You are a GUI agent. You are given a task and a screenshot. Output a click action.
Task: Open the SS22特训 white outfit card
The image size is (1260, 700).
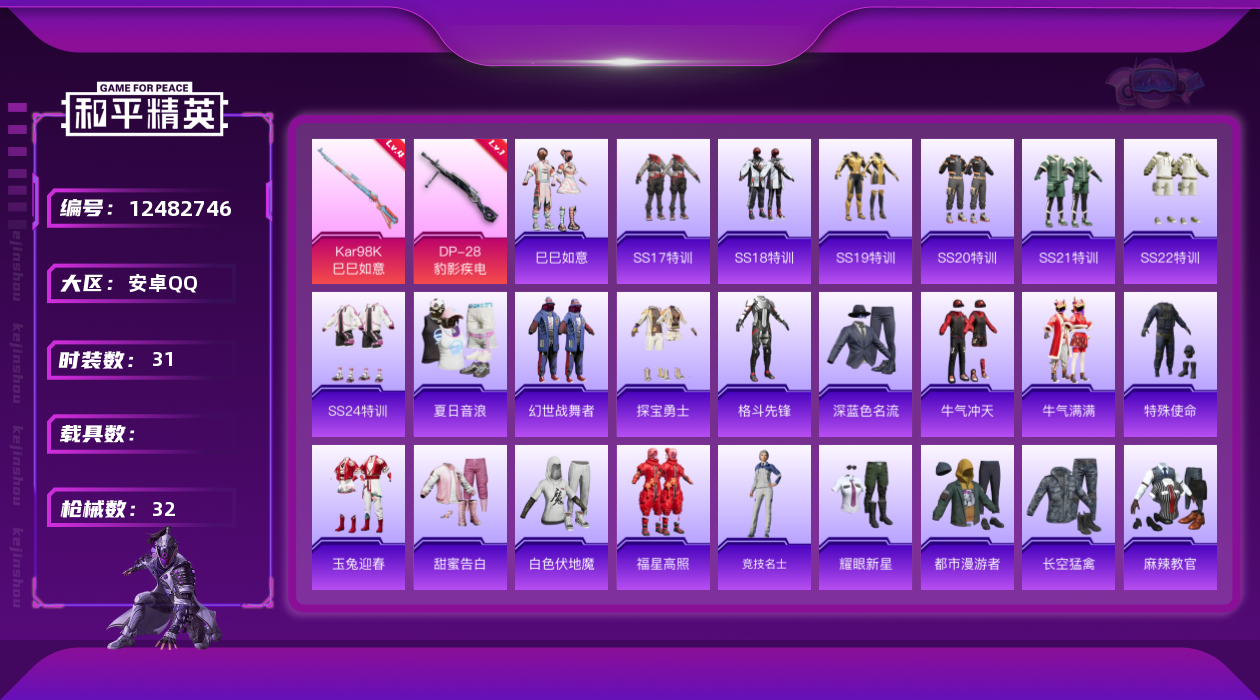tap(1170, 211)
